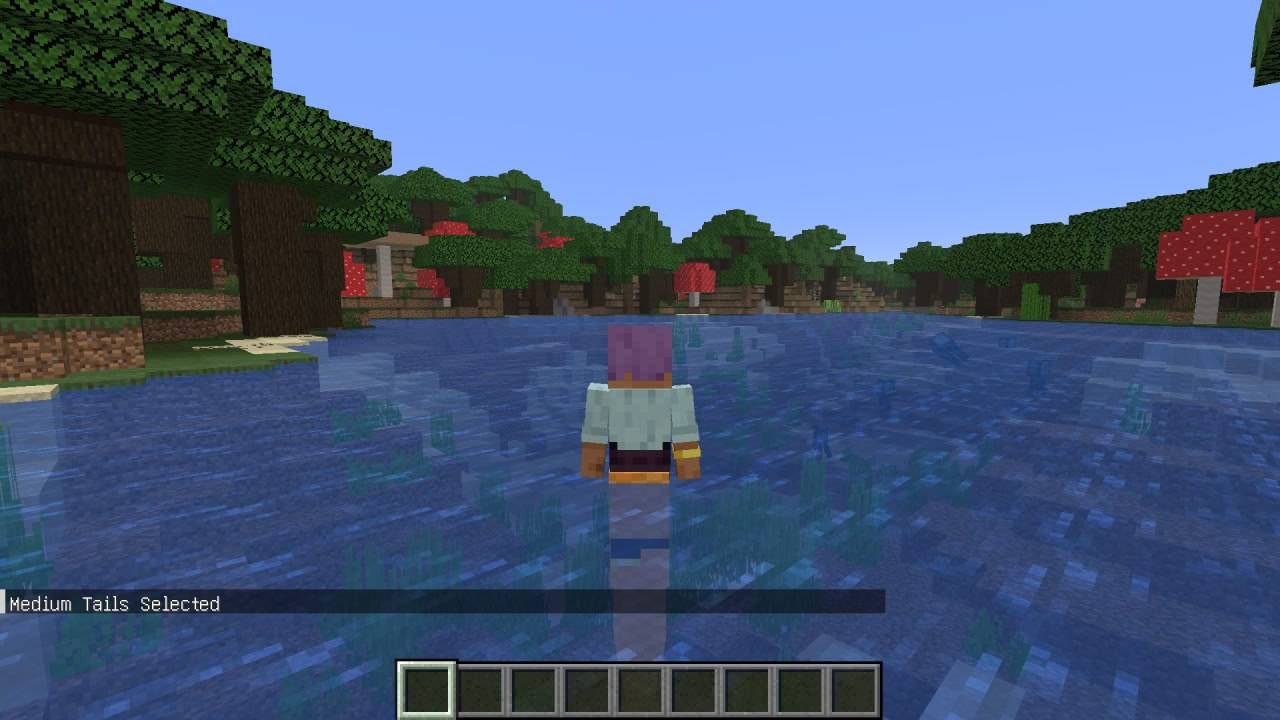Click the large red mushroom on the right

[x=1205, y=245]
